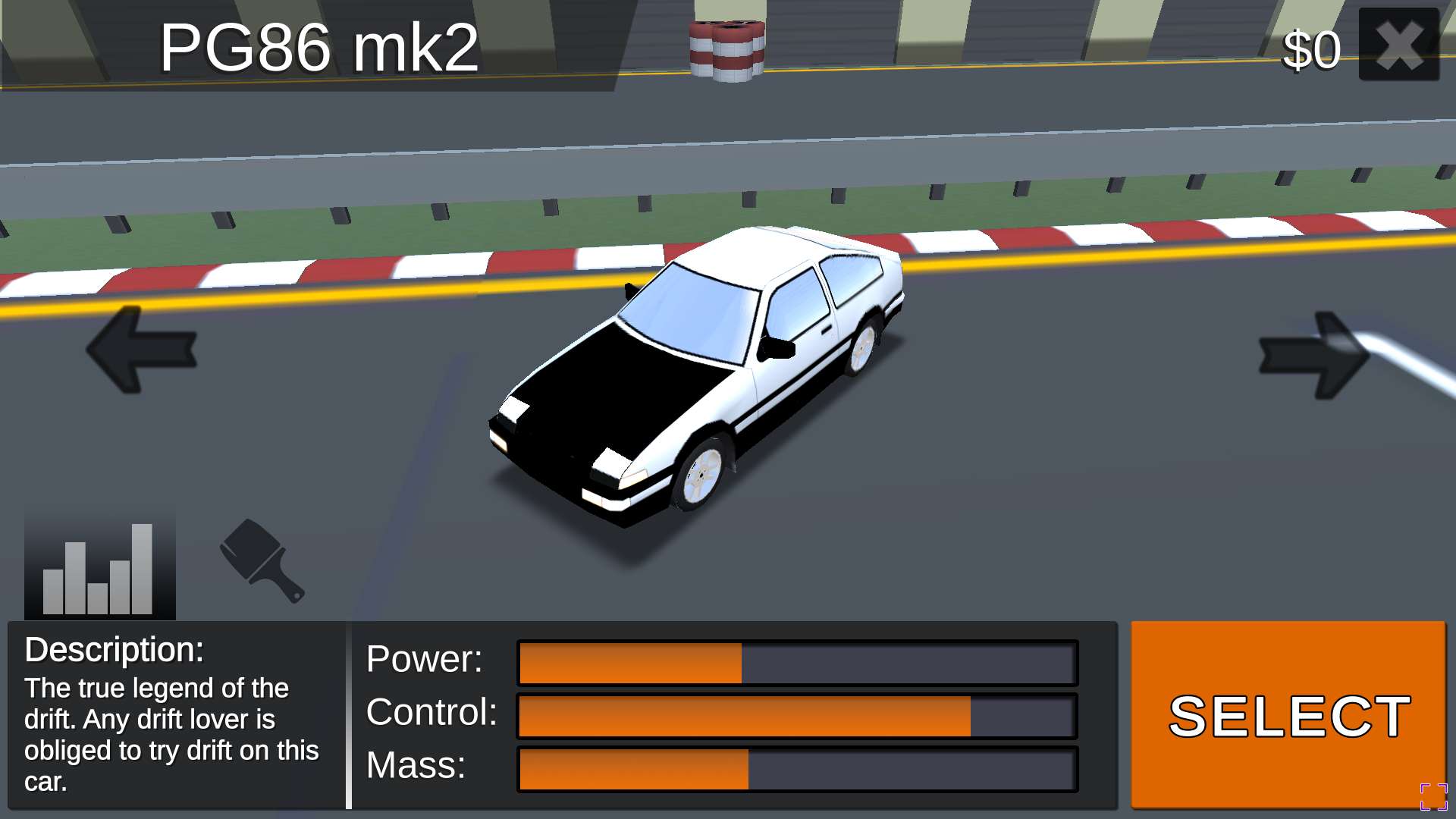This screenshot has height=819, width=1456.
Task: Switch to the paintbrush color tab
Action: [262, 561]
